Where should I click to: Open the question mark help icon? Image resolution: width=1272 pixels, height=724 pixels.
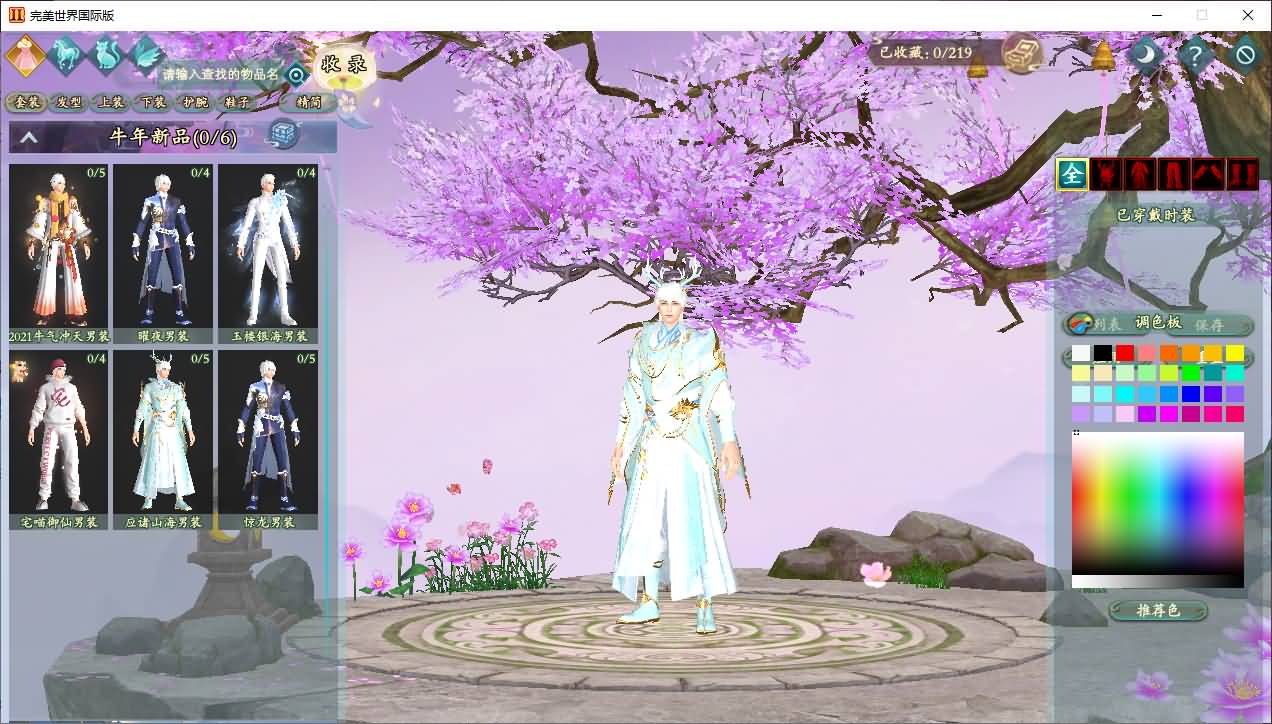[x=1196, y=54]
